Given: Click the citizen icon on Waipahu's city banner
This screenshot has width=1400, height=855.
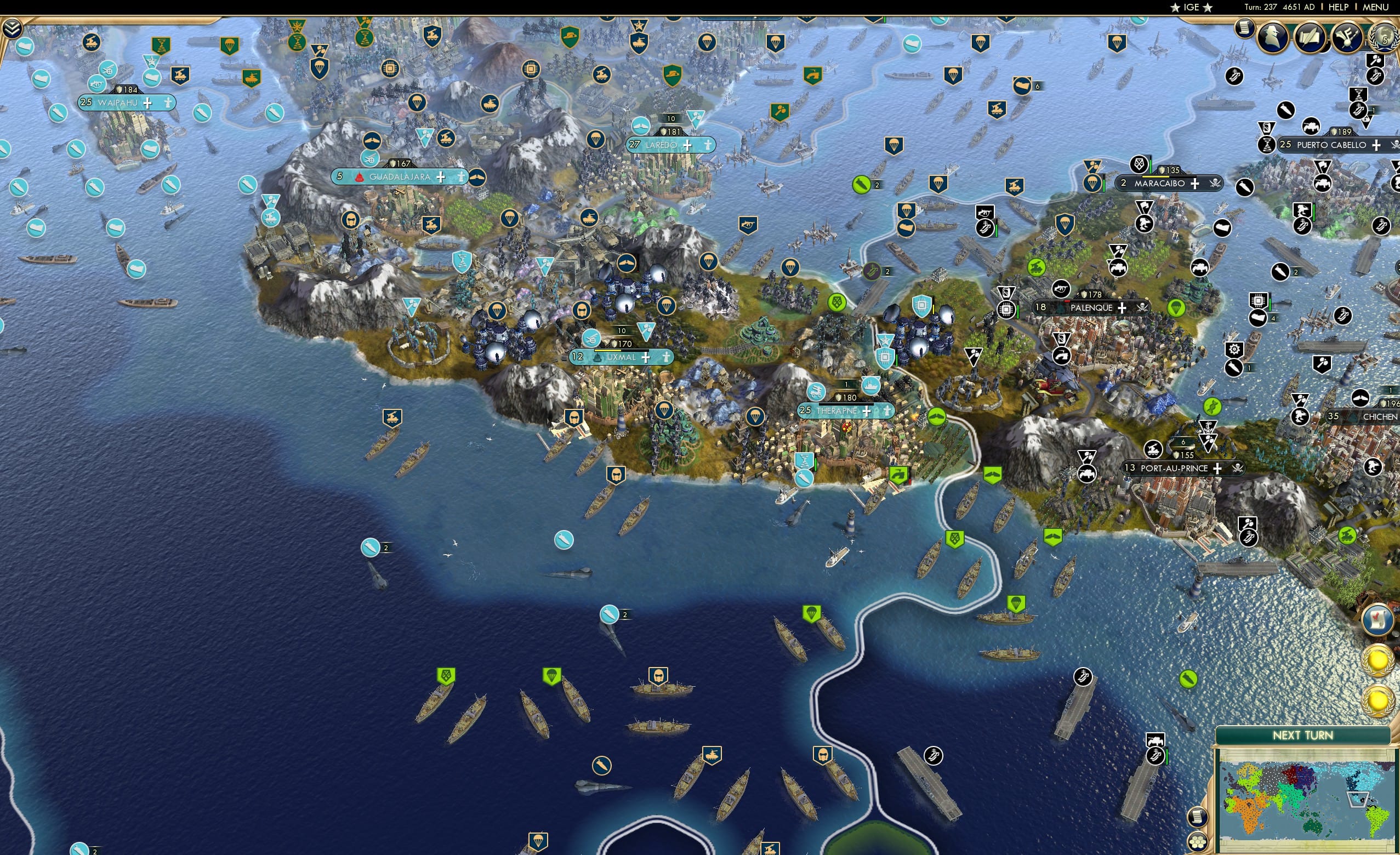Looking at the screenshot, I should 167,103.
